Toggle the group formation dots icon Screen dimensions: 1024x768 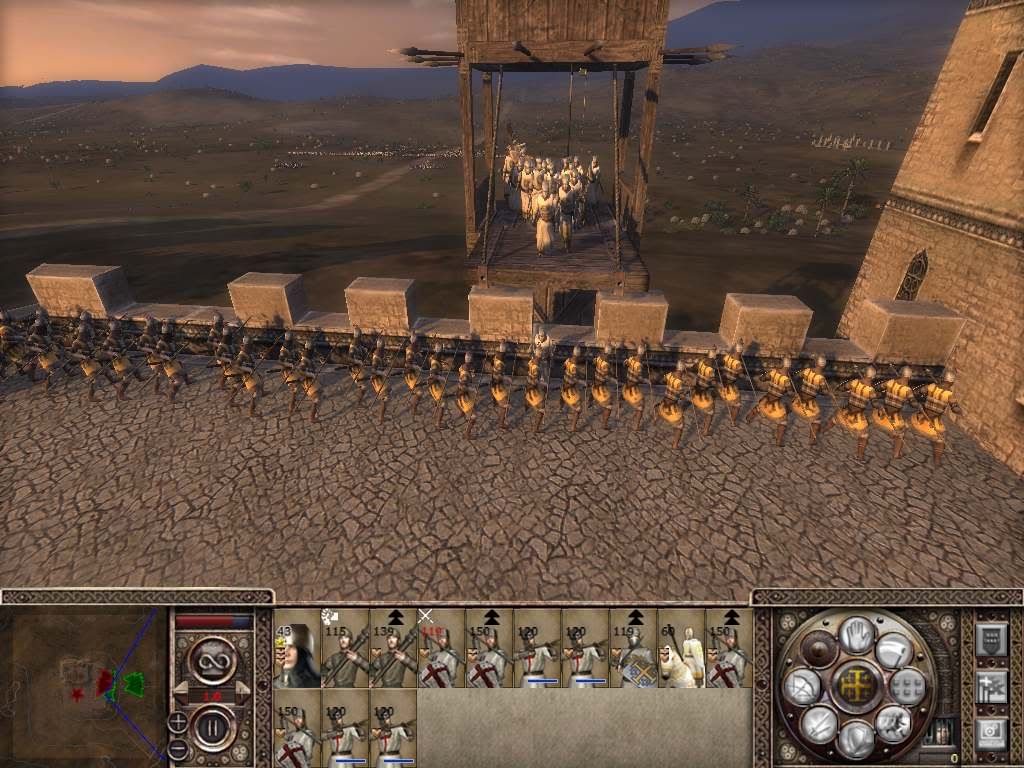(908, 686)
